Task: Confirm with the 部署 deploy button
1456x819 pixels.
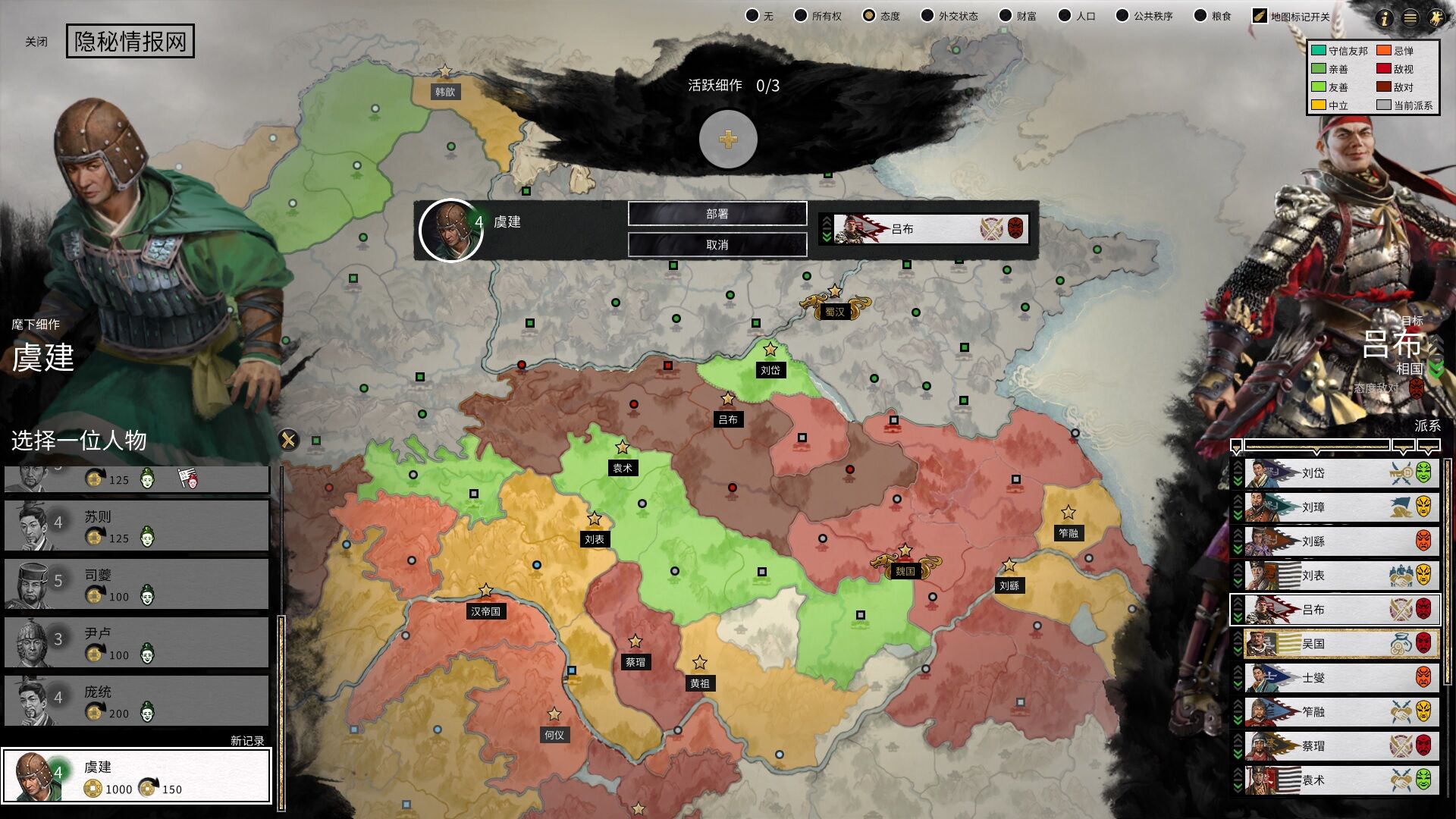Action: pyautogui.click(x=717, y=214)
